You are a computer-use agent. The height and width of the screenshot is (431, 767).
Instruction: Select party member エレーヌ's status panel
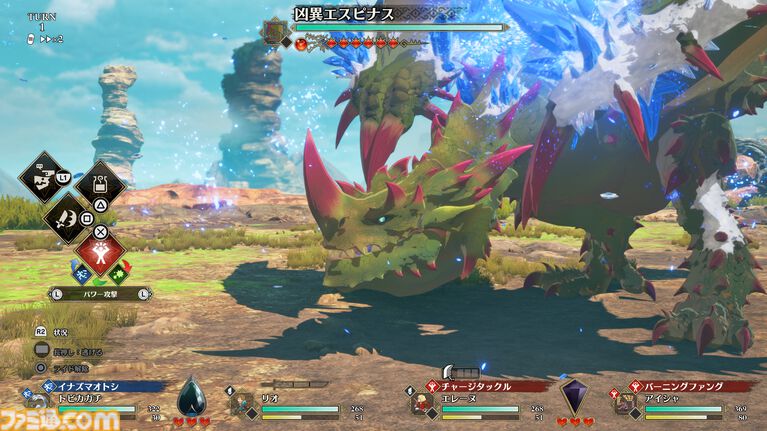tap(478, 402)
